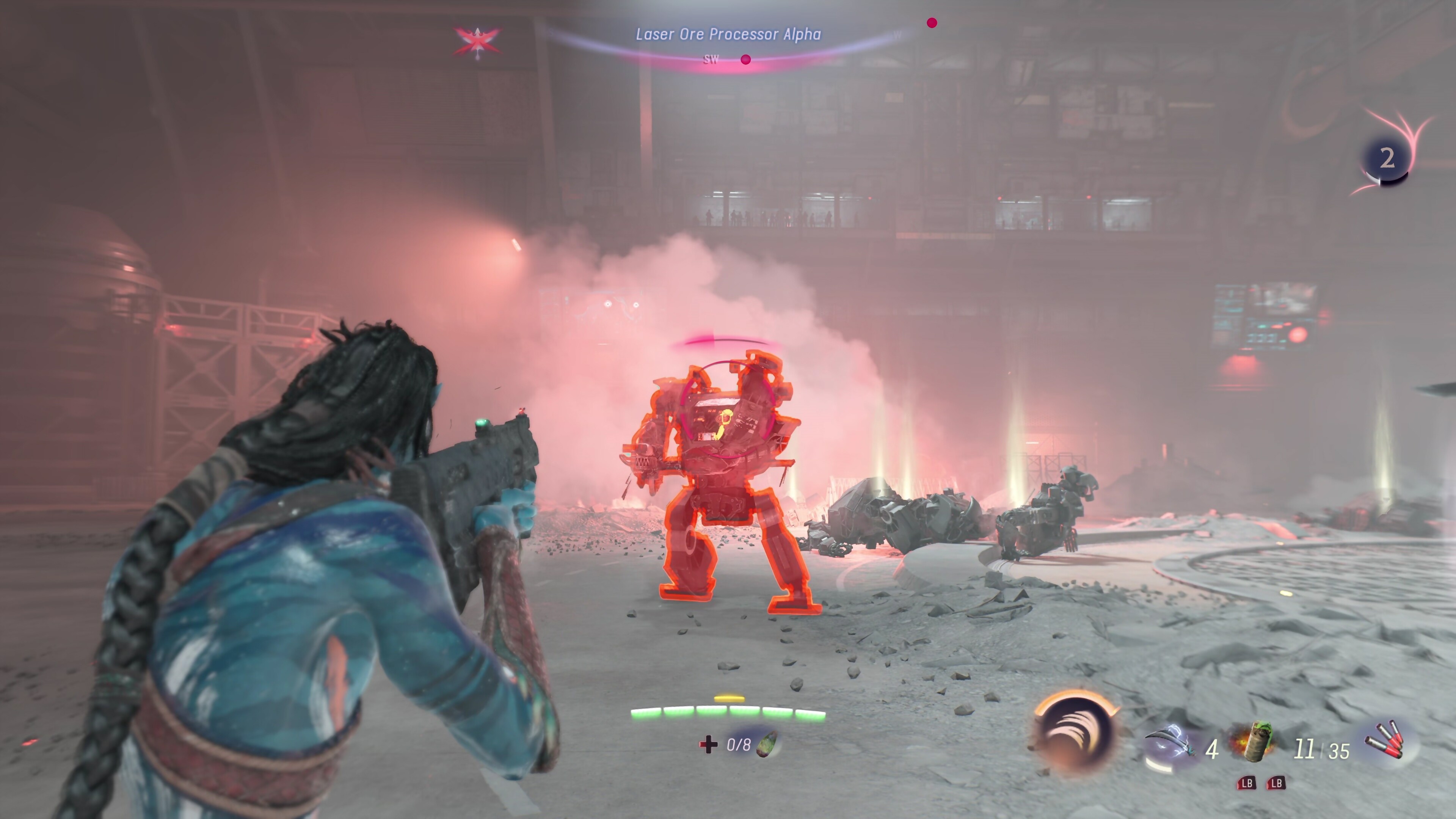1456x819 pixels.
Task: Click the compass bar at the SW heading
Action: (711, 60)
